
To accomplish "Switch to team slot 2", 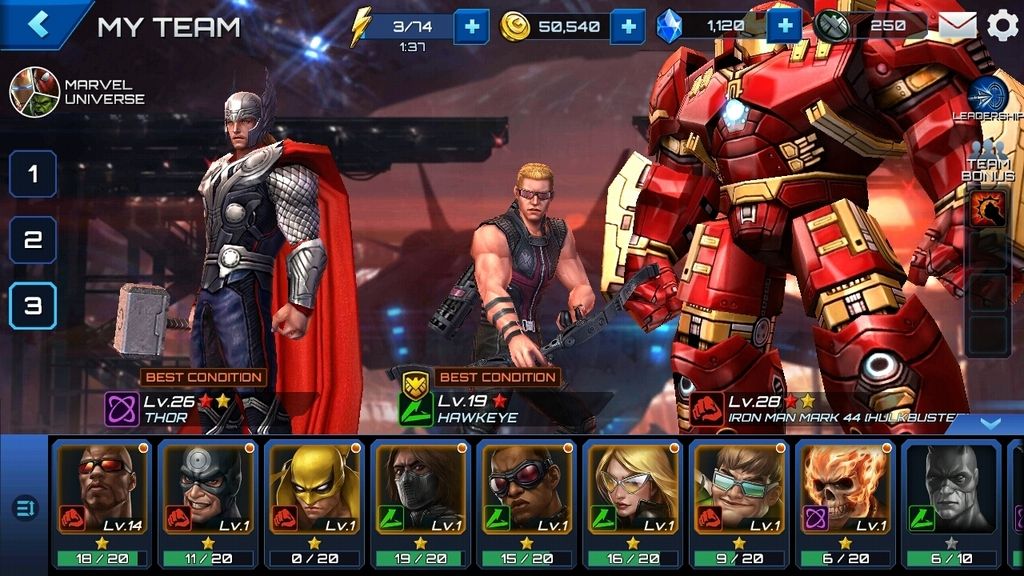I will pyautogui.click(x=33, y=240).
